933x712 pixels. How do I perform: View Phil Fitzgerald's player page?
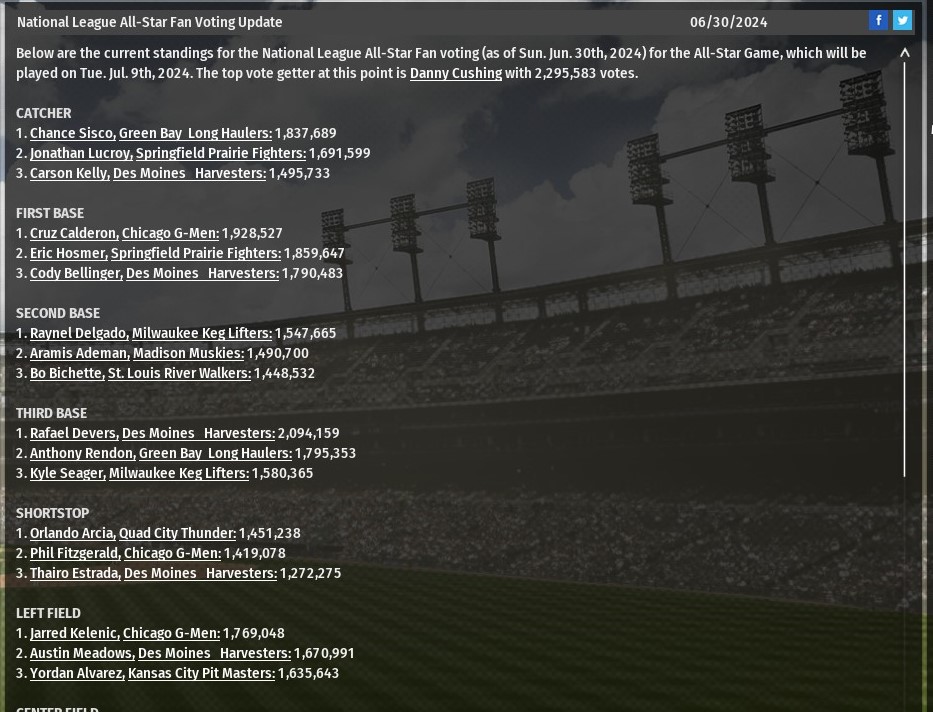pos(74,553)
